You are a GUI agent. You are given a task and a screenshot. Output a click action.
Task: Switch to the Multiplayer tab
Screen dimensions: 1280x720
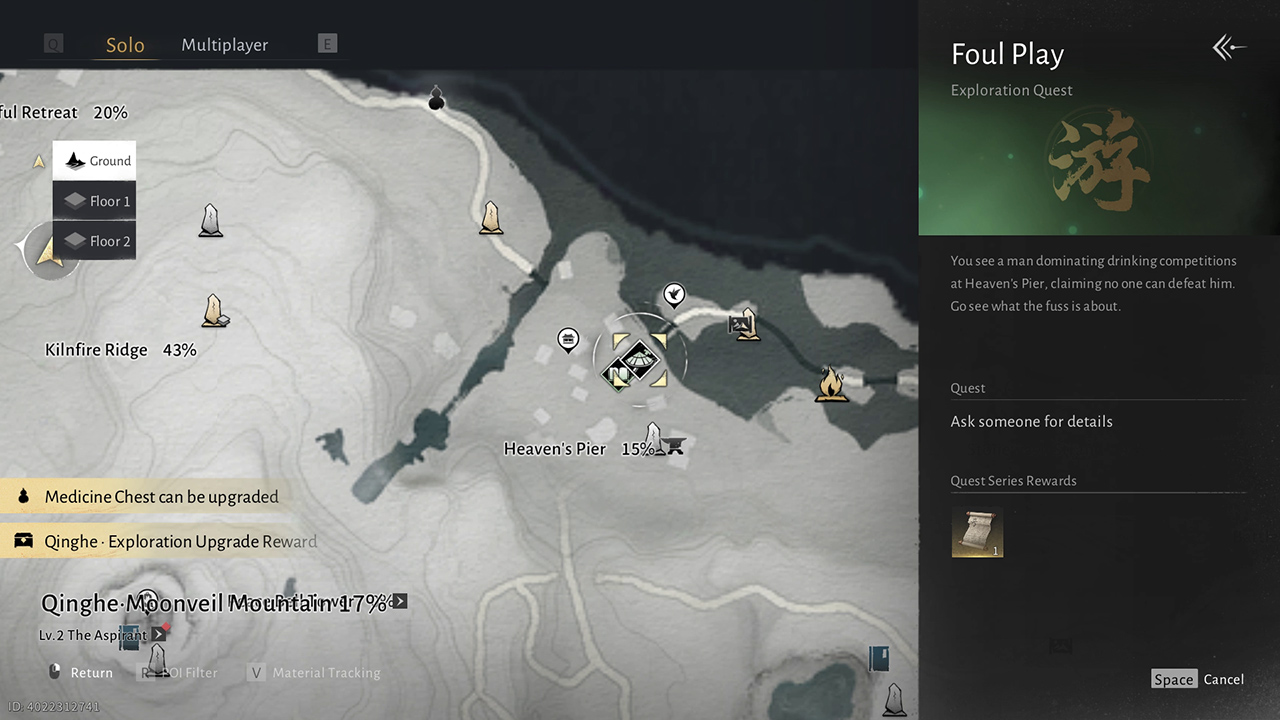(x=224, y=45)
